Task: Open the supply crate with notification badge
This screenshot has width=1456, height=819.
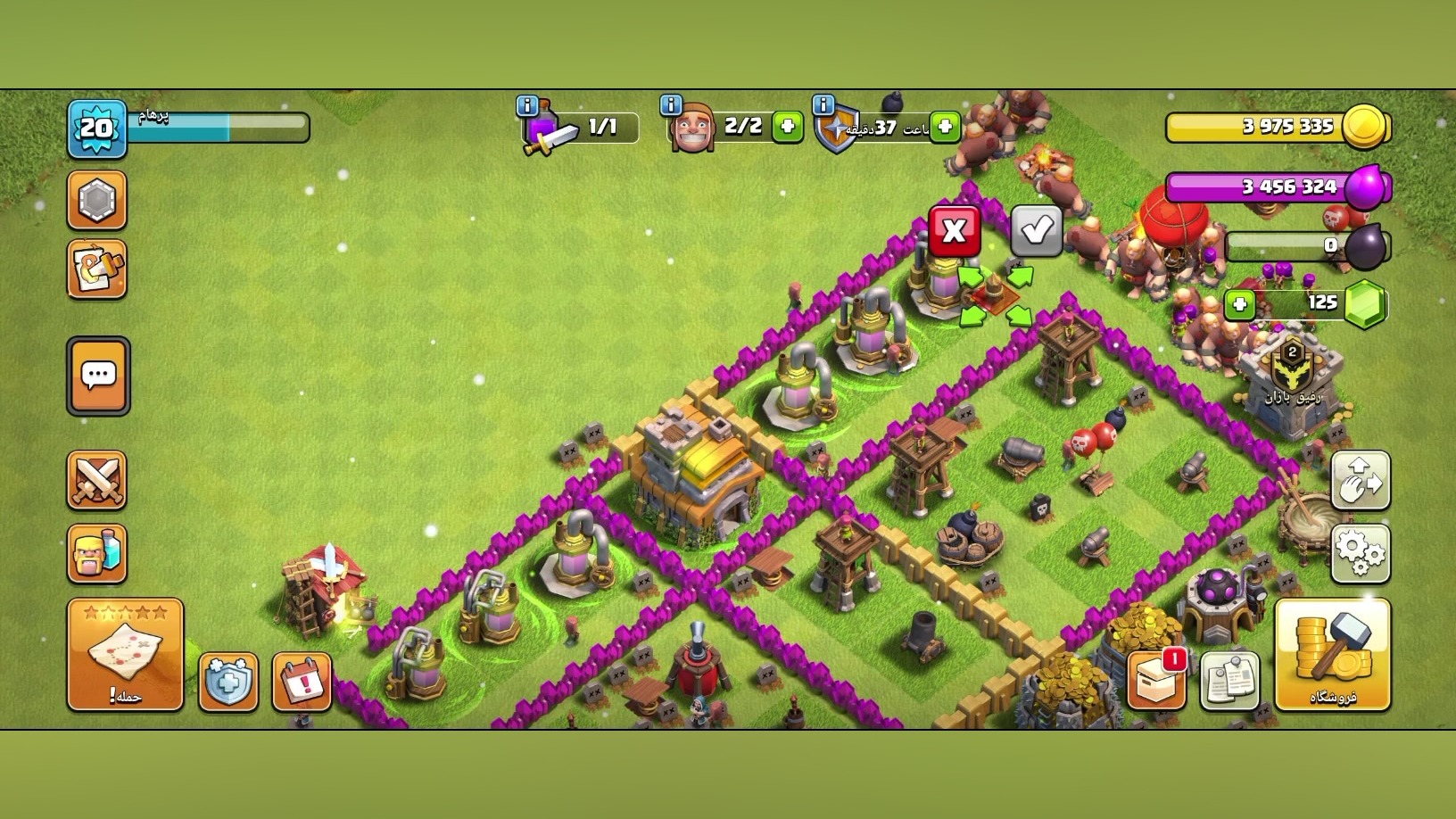Action: [x=1157, y=681]
